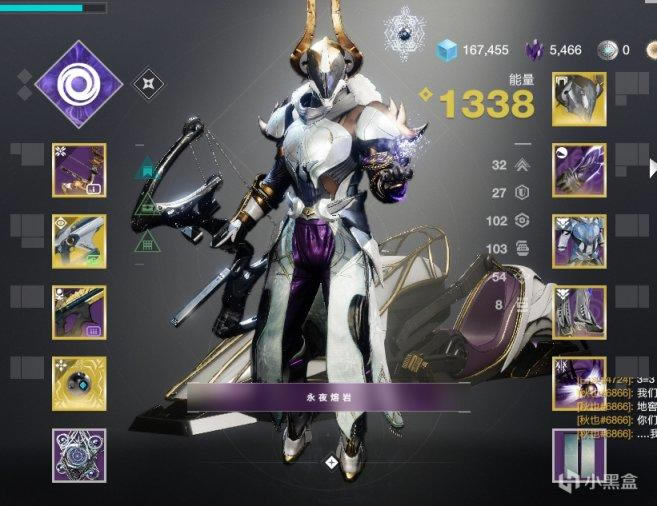Select the class item slot
The height and width of the screenshot is (506, 657).
tap(579, 384)
